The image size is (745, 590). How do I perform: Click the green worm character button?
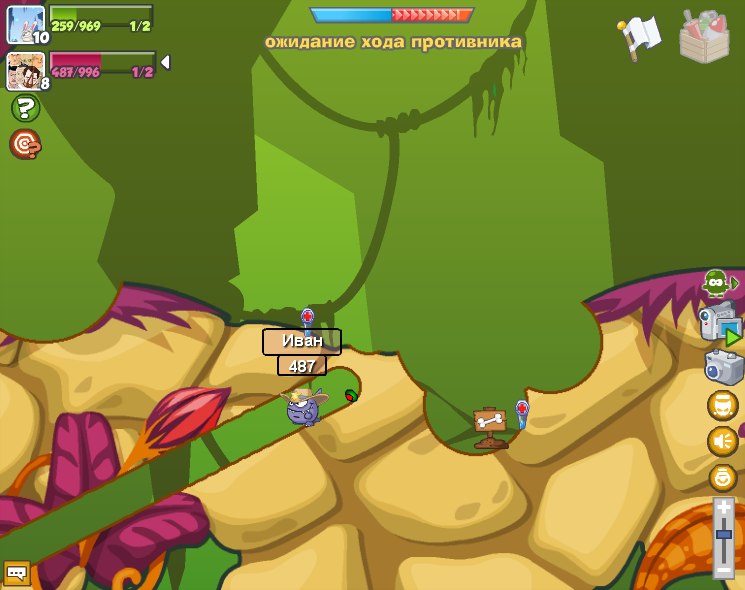tap(717, 283)
